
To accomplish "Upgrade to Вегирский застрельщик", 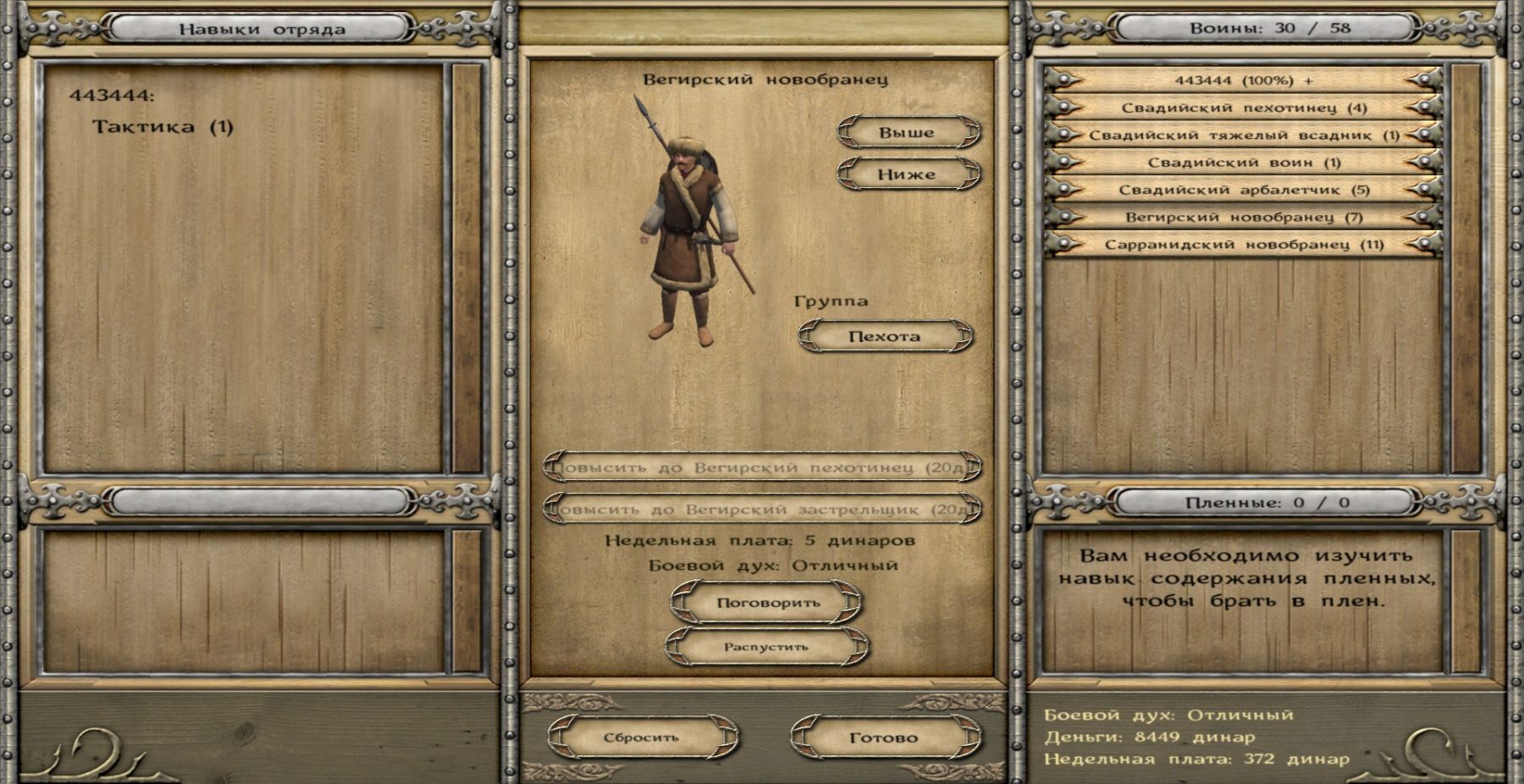I will [762, 510].
